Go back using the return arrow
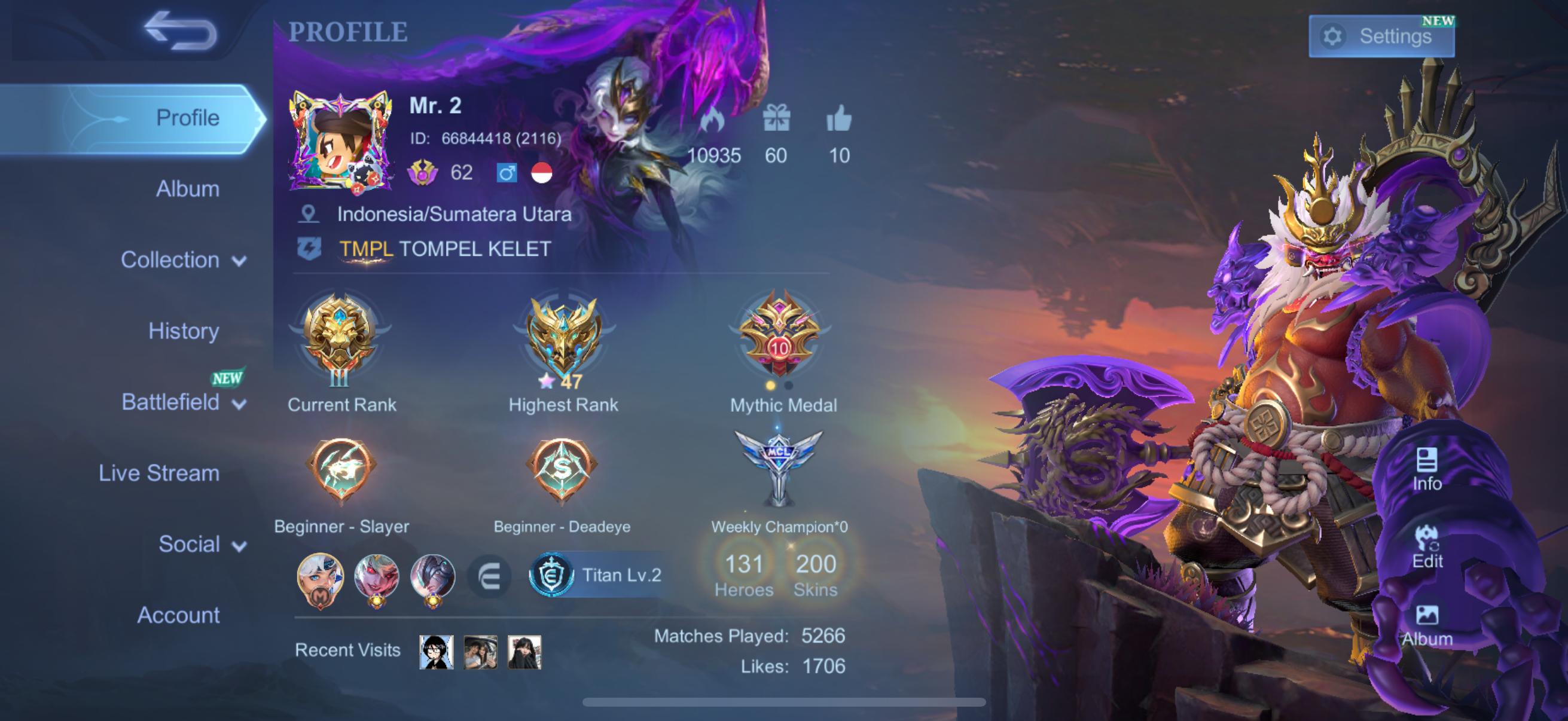The height and width of the screenshot is (721, 1568). (180, 30)
